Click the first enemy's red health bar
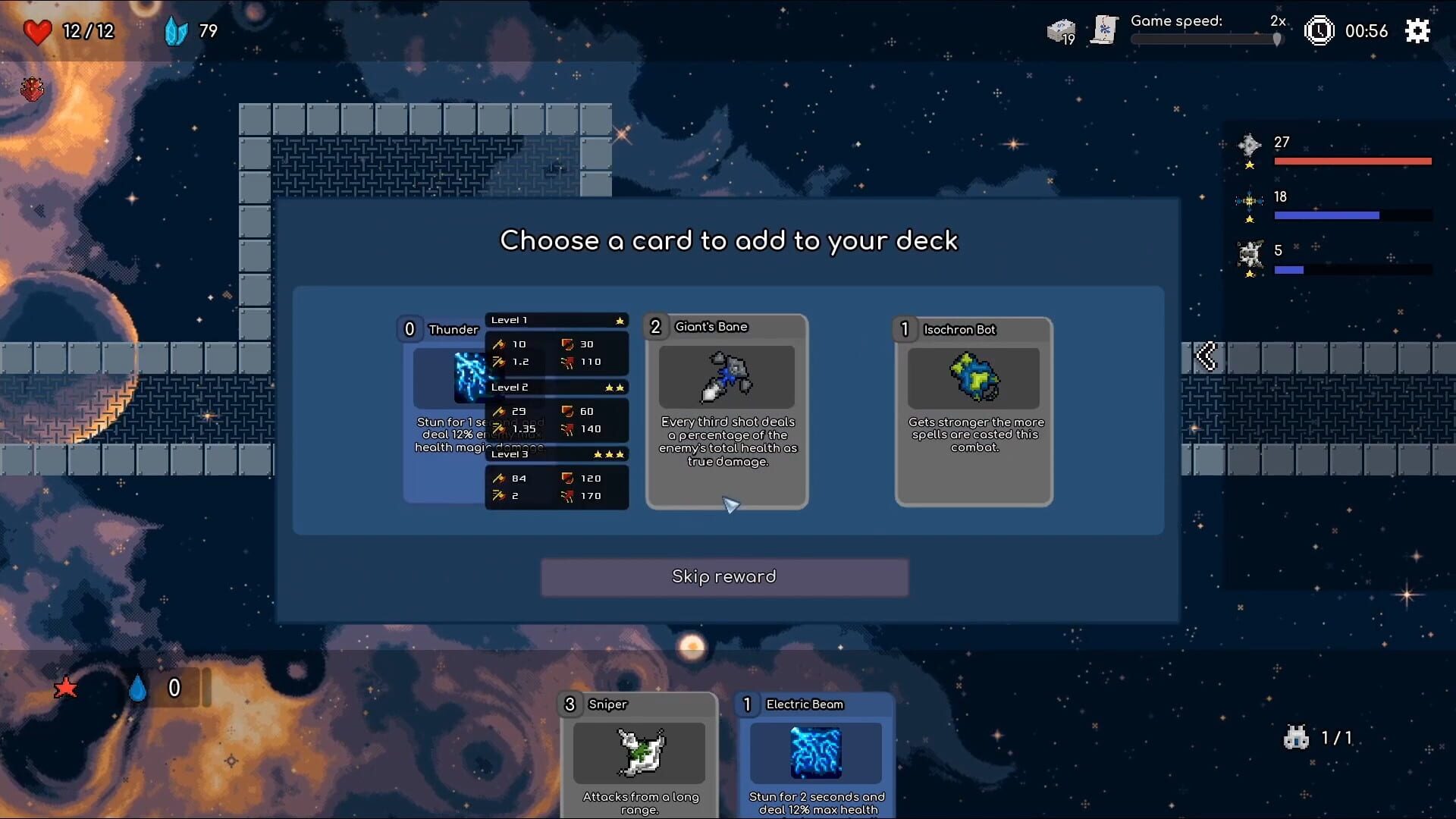 tap(1352, 162)
